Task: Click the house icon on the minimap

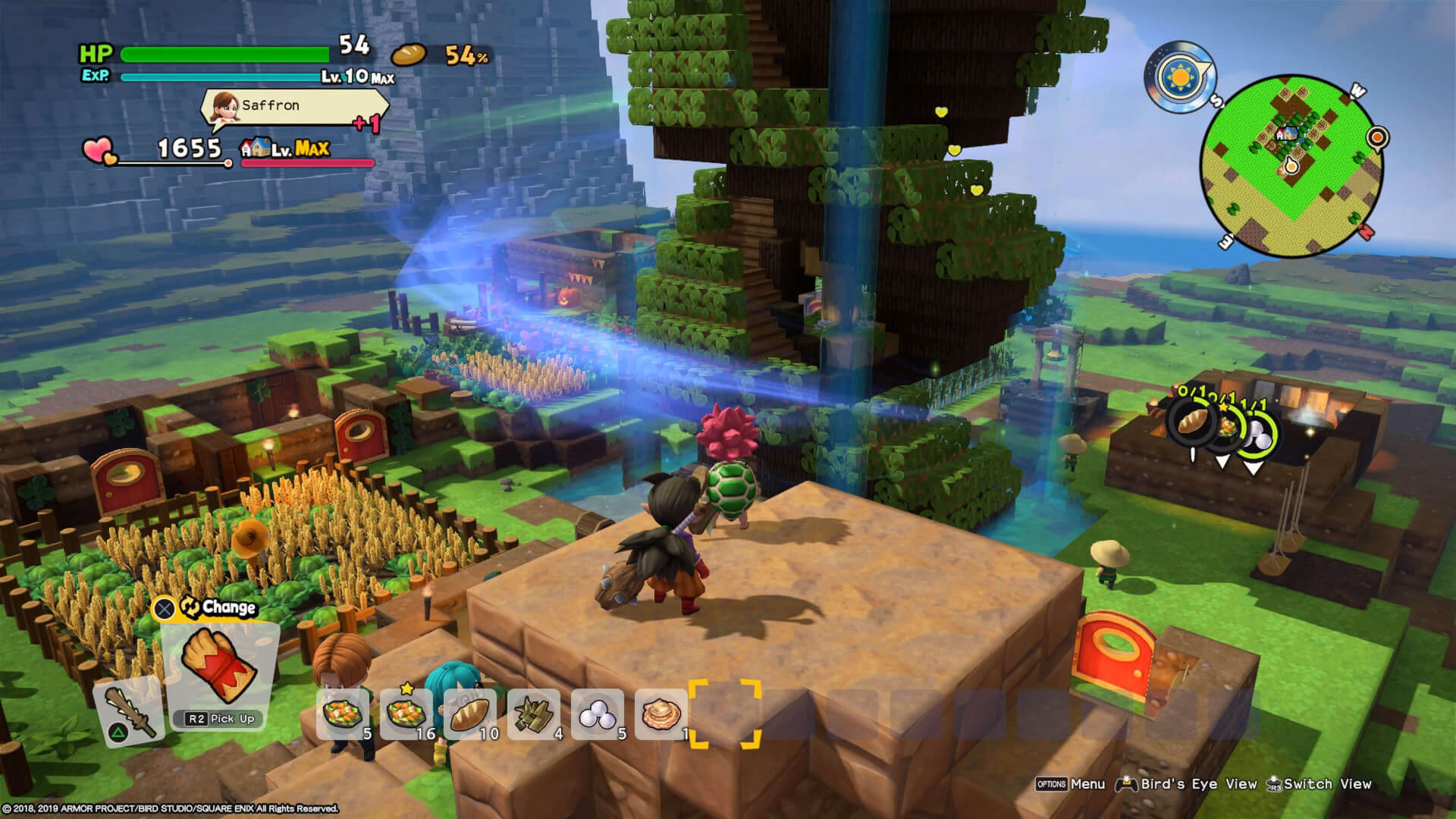Action: point(1286,134)
